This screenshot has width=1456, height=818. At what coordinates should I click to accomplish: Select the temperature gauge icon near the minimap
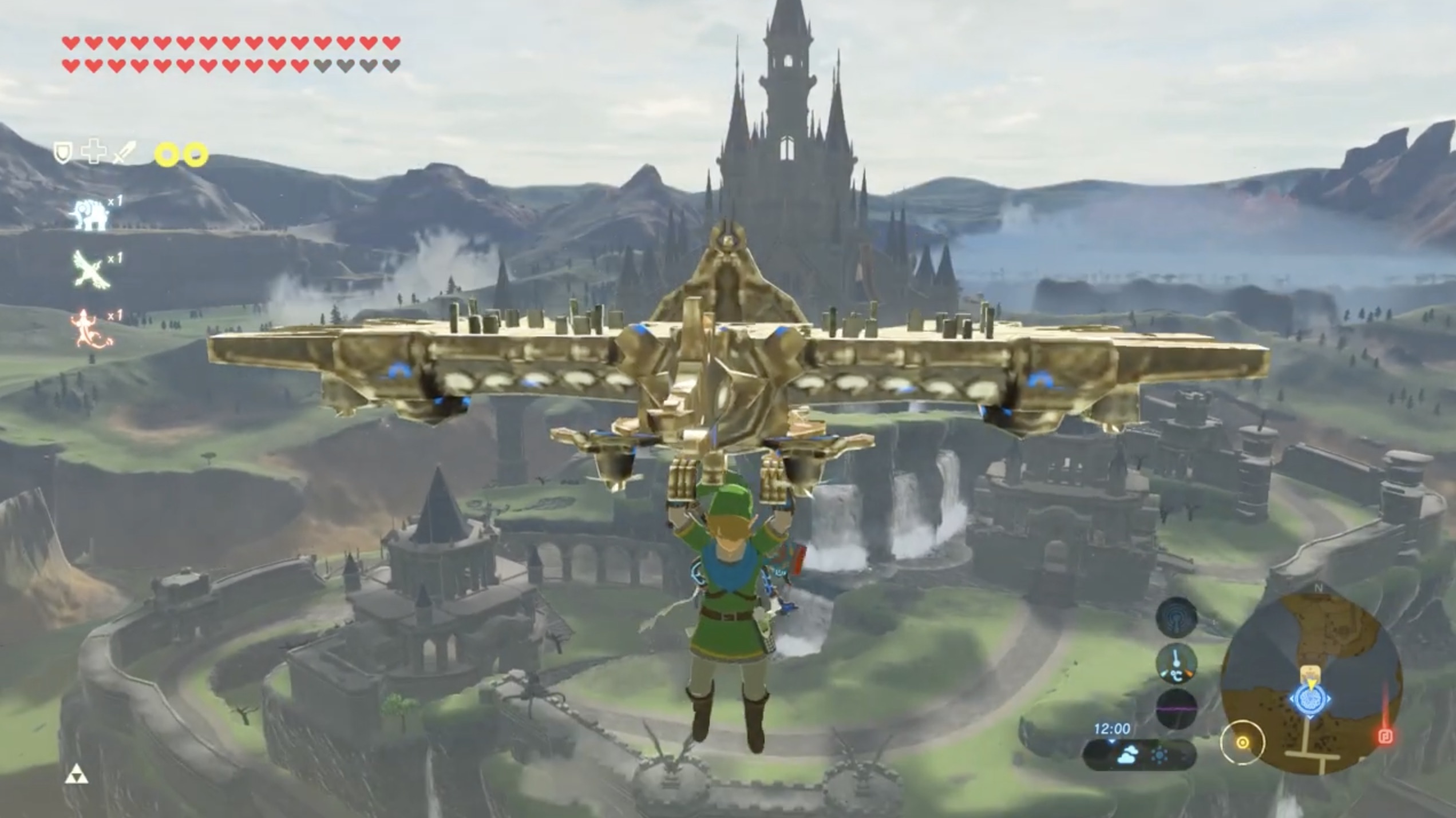click(1176, 665)
